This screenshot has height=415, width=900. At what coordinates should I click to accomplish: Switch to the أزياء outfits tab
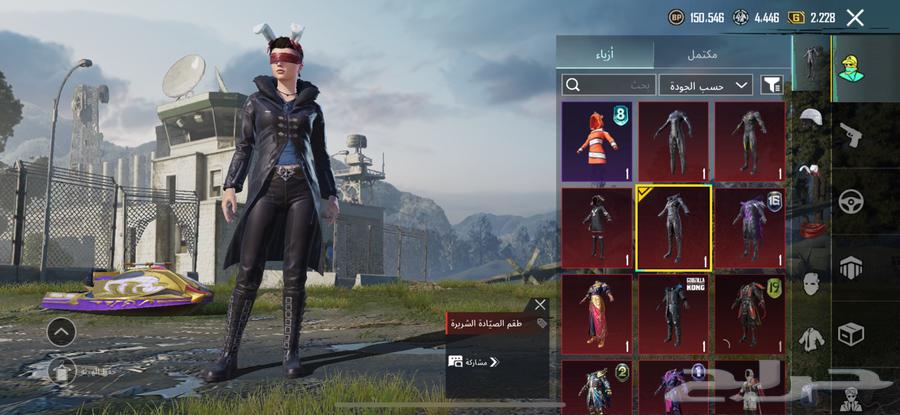pyautogui.click(x=605, y=54)
